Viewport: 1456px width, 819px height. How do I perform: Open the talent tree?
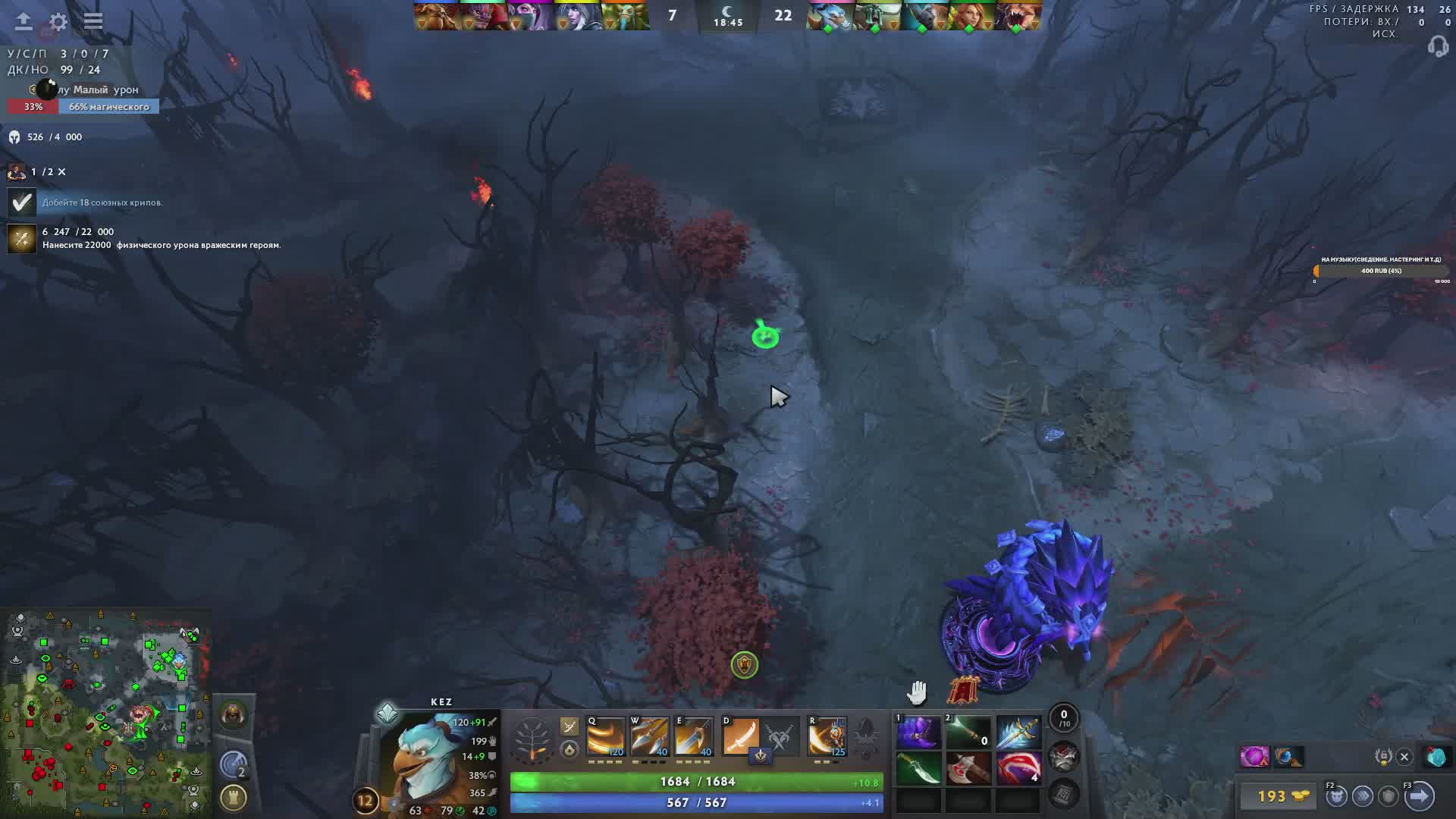click(532, 739)
